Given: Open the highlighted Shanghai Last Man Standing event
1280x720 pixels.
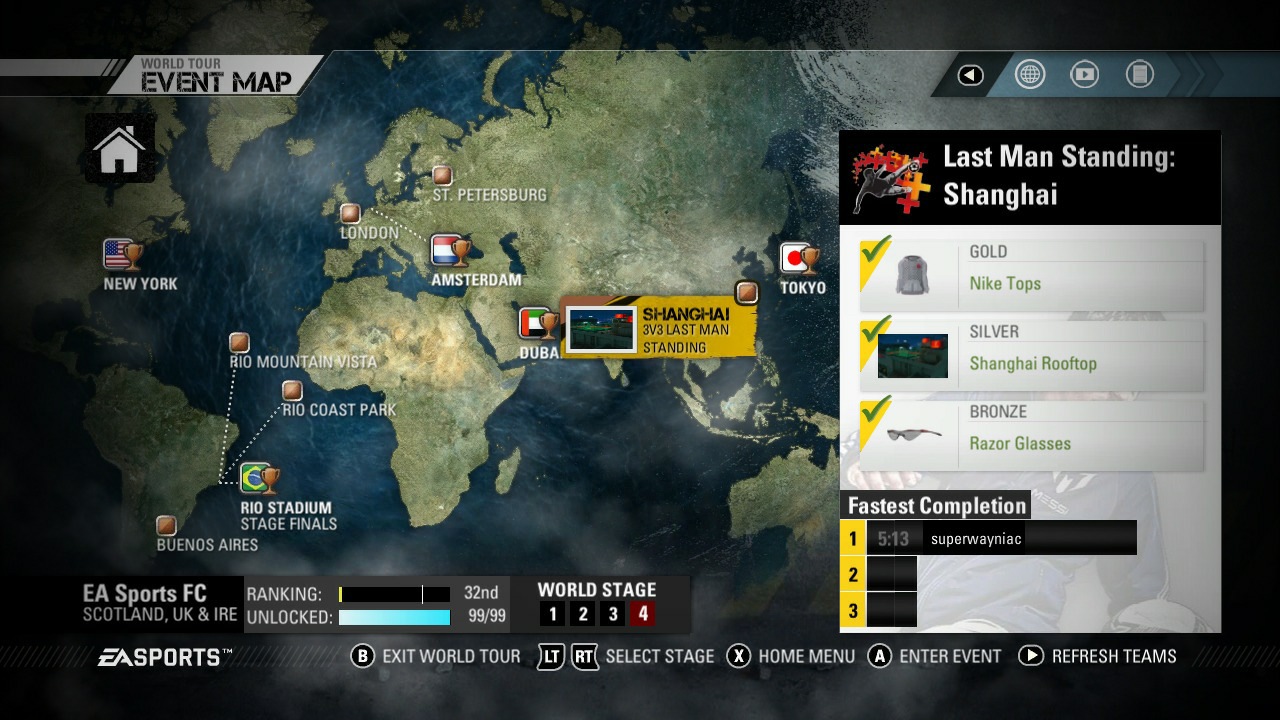Looking at the screenshot, I should [658, 329].
